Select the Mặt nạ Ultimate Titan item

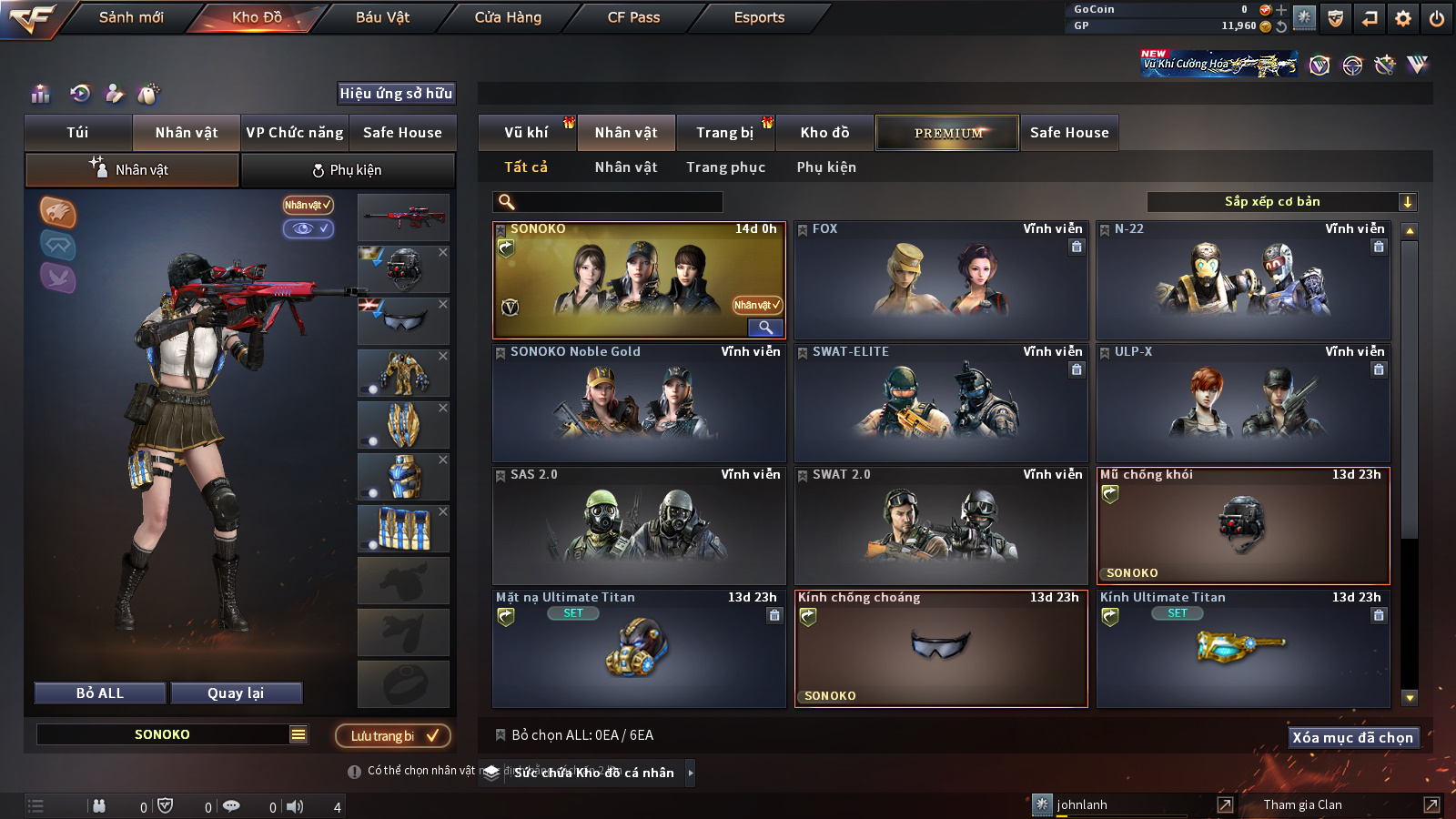(x=639, y=649)
